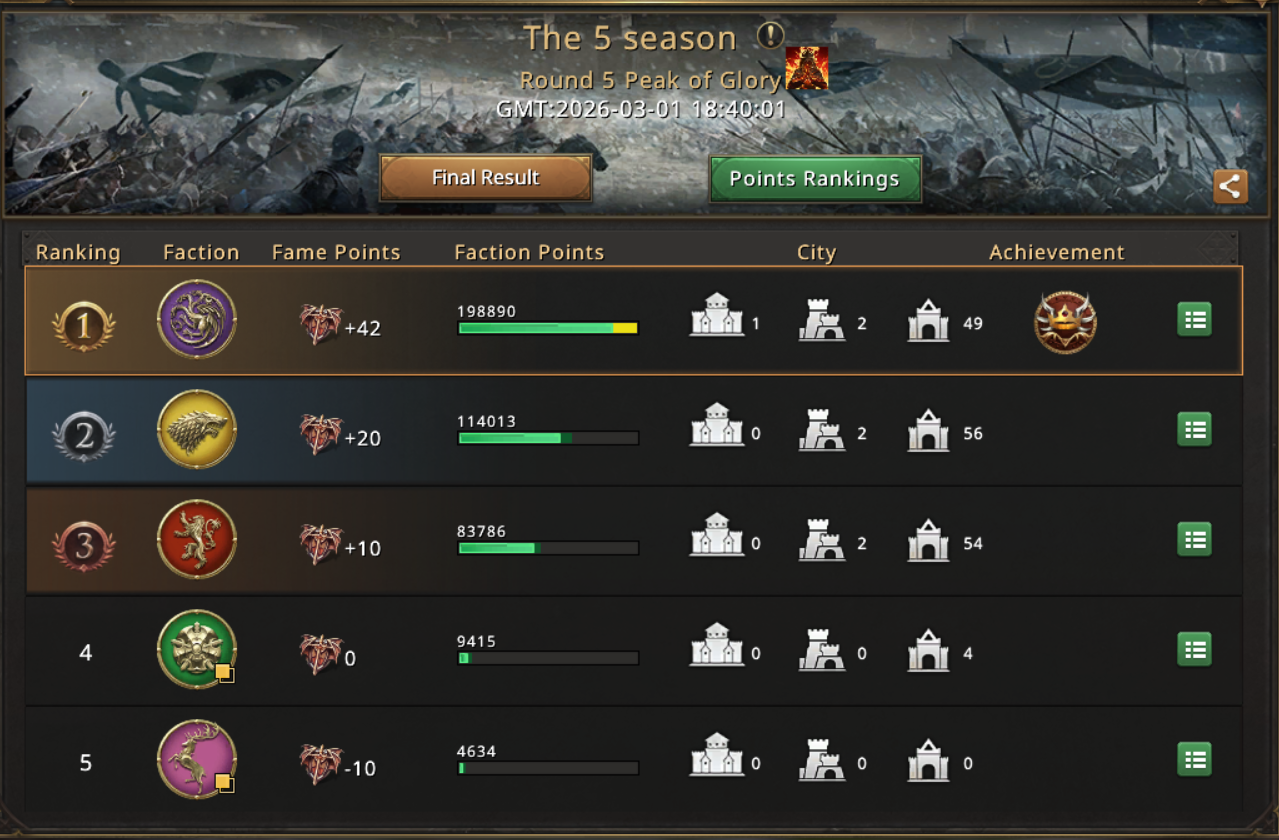
Task: View details list for Stark faction row
Action: coord(1194,430)
